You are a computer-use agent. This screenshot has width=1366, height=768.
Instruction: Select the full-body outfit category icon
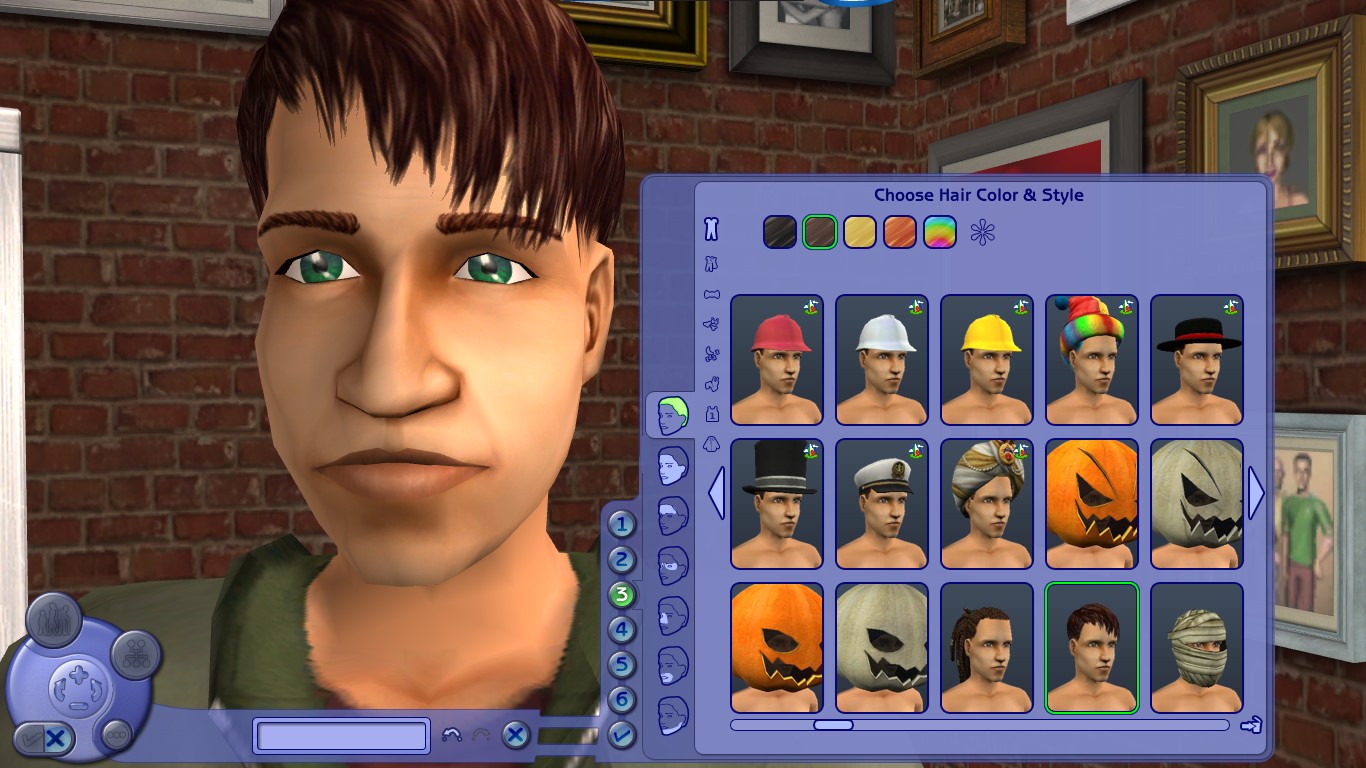pos(710,228)
